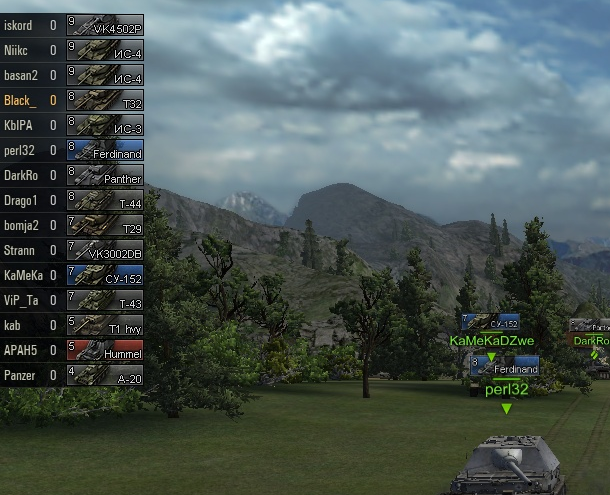Select bomja2's T29 row in team list
610x495 pixels.
(72, 225)
